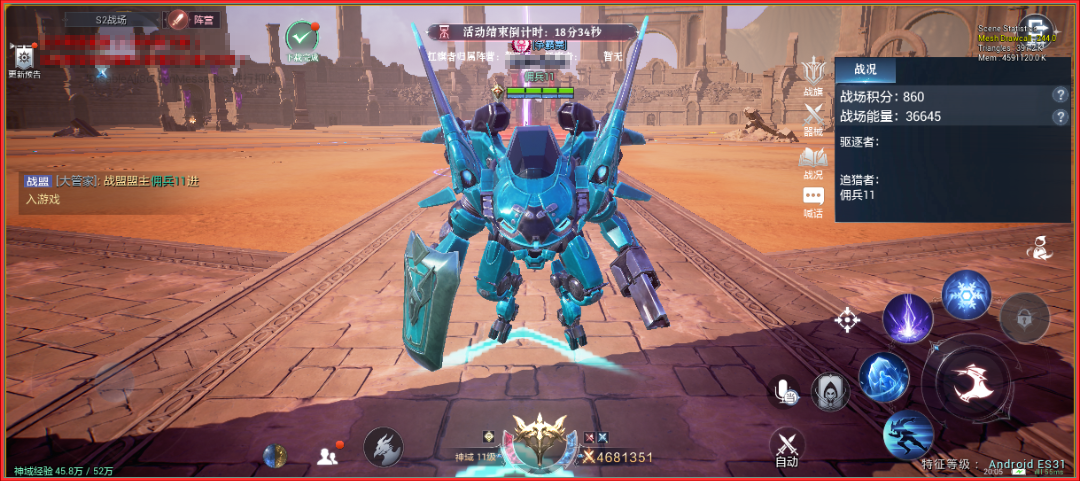The height and width of the screenshot is (481, 1080).
Task: Open the friends icon with red dot
Action: click(327, 456)
